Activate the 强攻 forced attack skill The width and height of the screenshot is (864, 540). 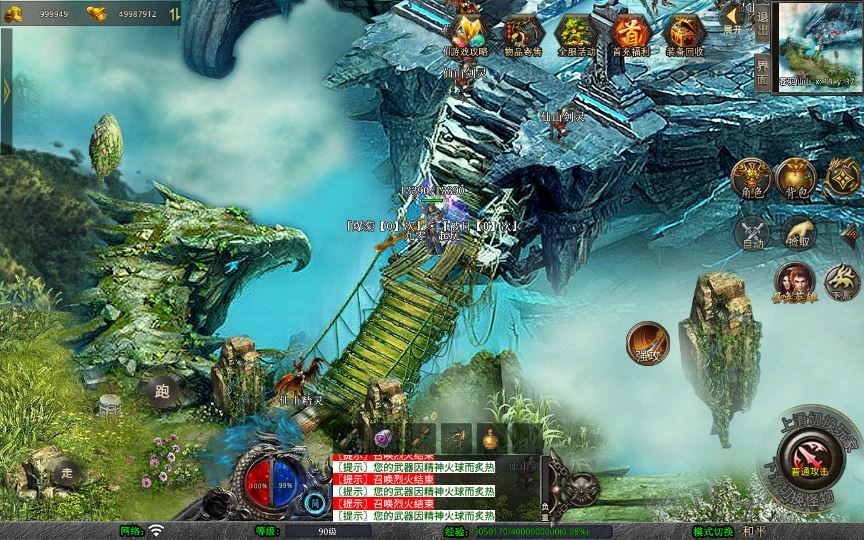pyautogui.click(x=648, y=343)
